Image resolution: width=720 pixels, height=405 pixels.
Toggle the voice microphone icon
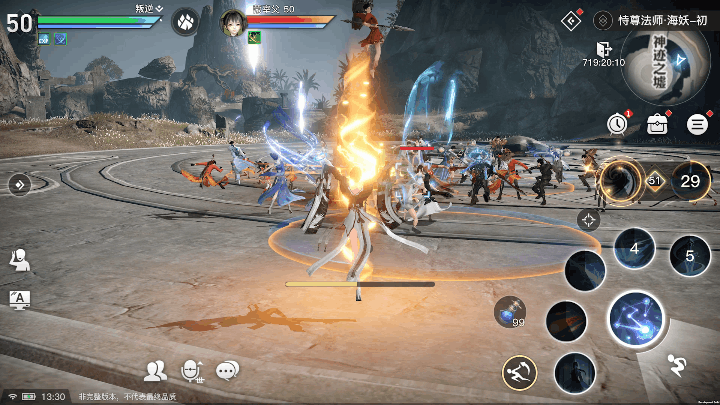[x=191, y=371]
